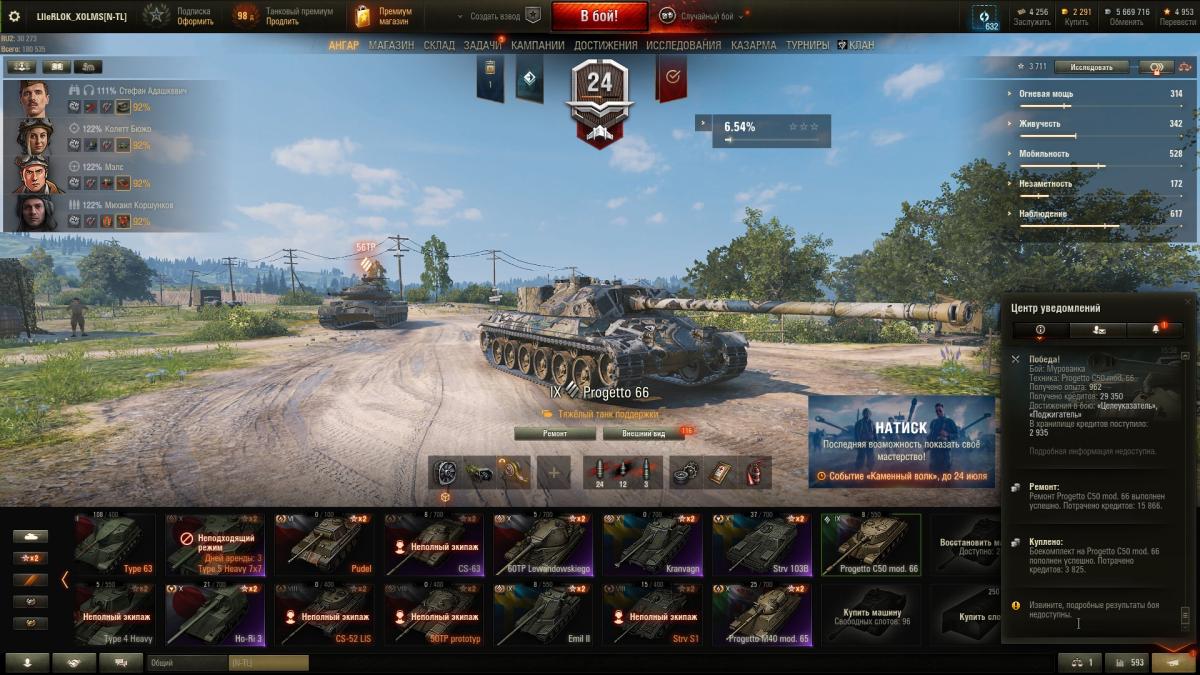Click the Общий chat channel tab
1200x675 pixels.
[x=186, y=663]
